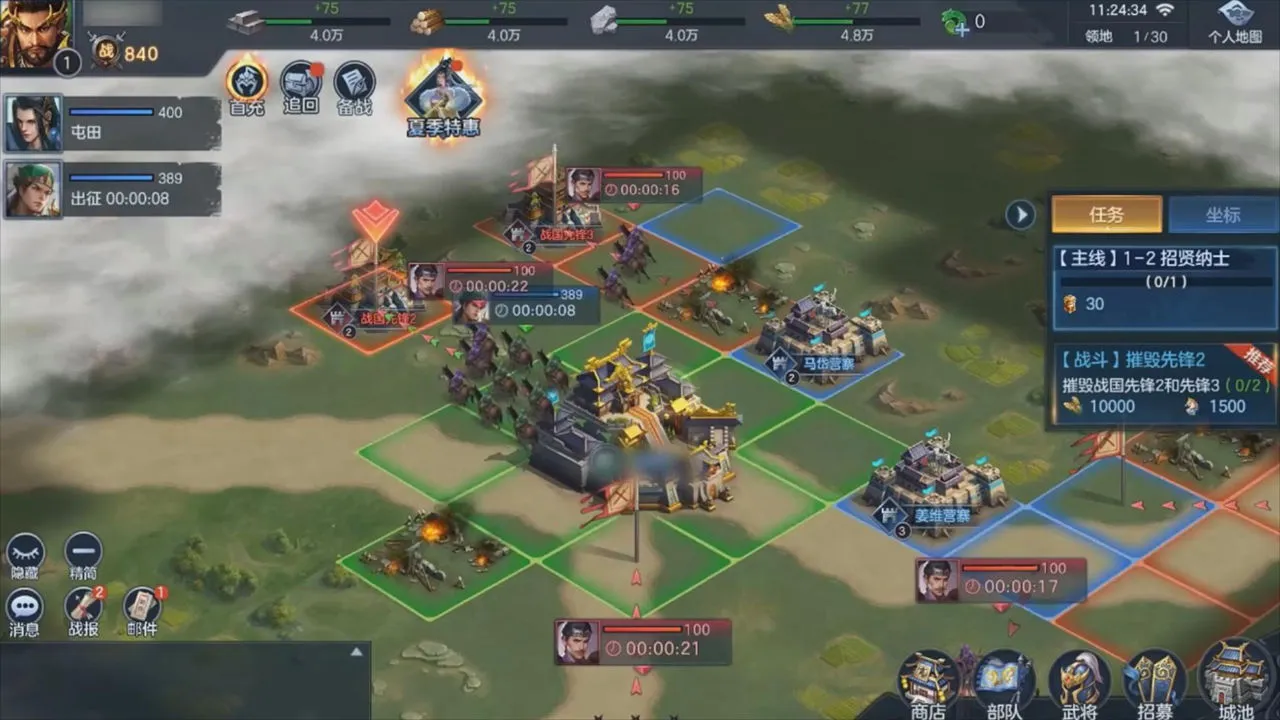Switch to the 任务 tab
Viewport: 1280px width, 720px height.
(1106, 214)
